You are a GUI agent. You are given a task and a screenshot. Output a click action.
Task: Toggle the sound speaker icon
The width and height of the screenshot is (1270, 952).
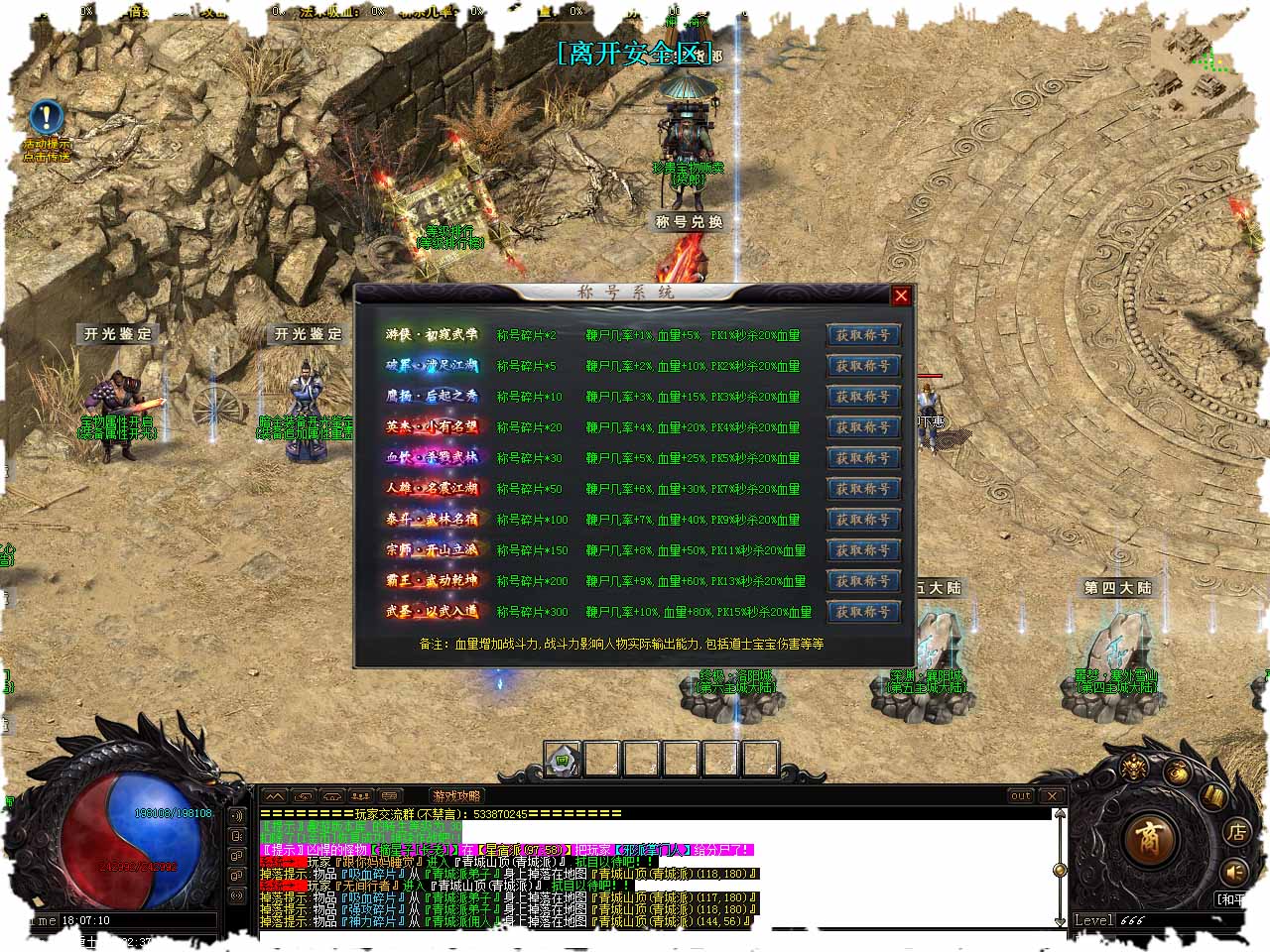click(1233, 872)
